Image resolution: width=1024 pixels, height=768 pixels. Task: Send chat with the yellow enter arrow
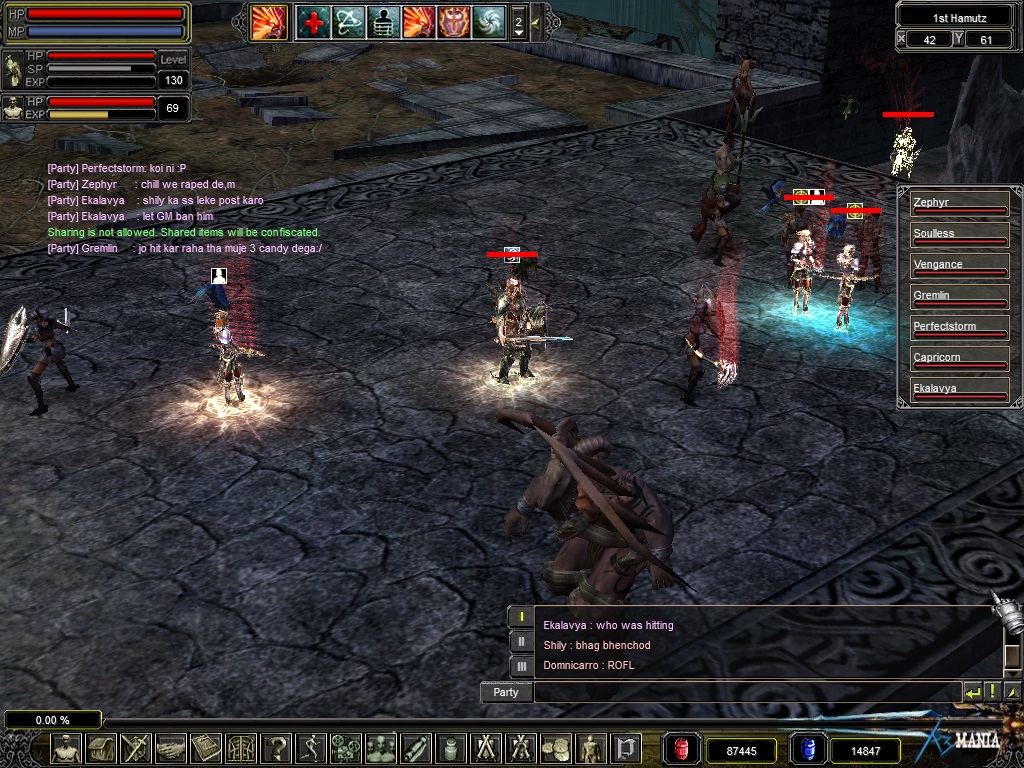[973, 692]
